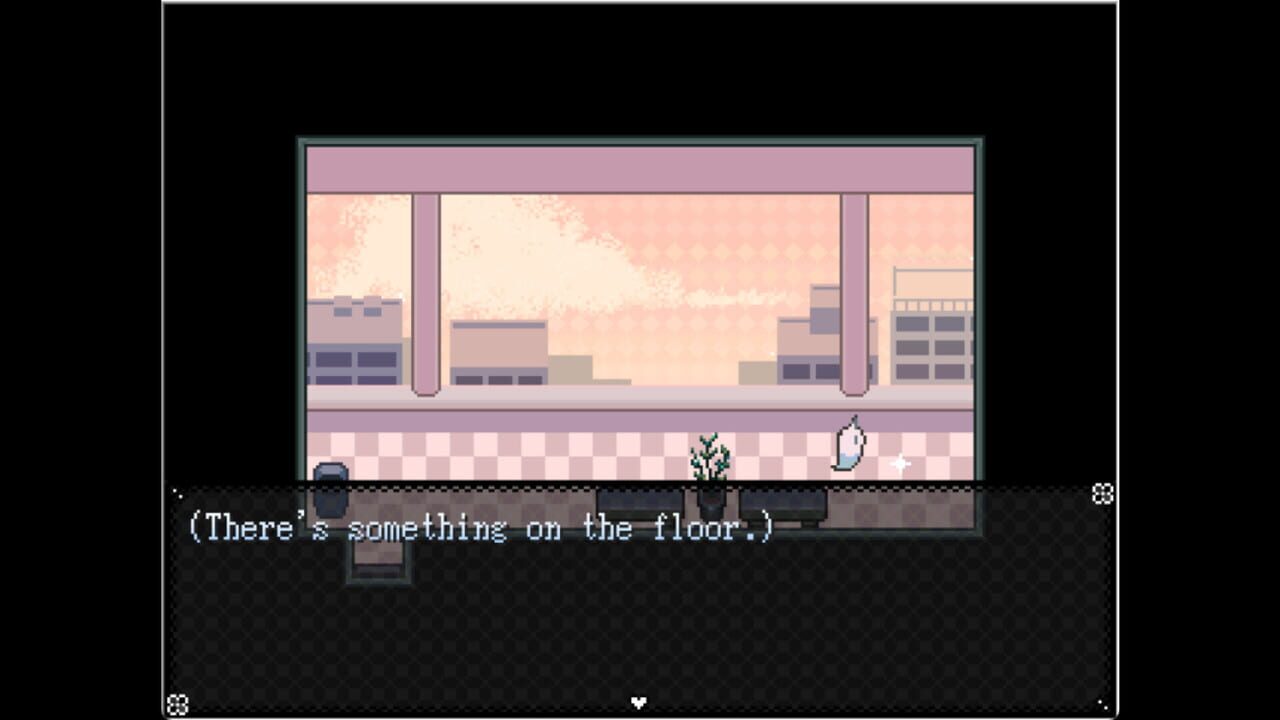Click the sparkle glinting on the floor
The height and width of the screenshot is (720, 1280).
click(x=899, y=462)
